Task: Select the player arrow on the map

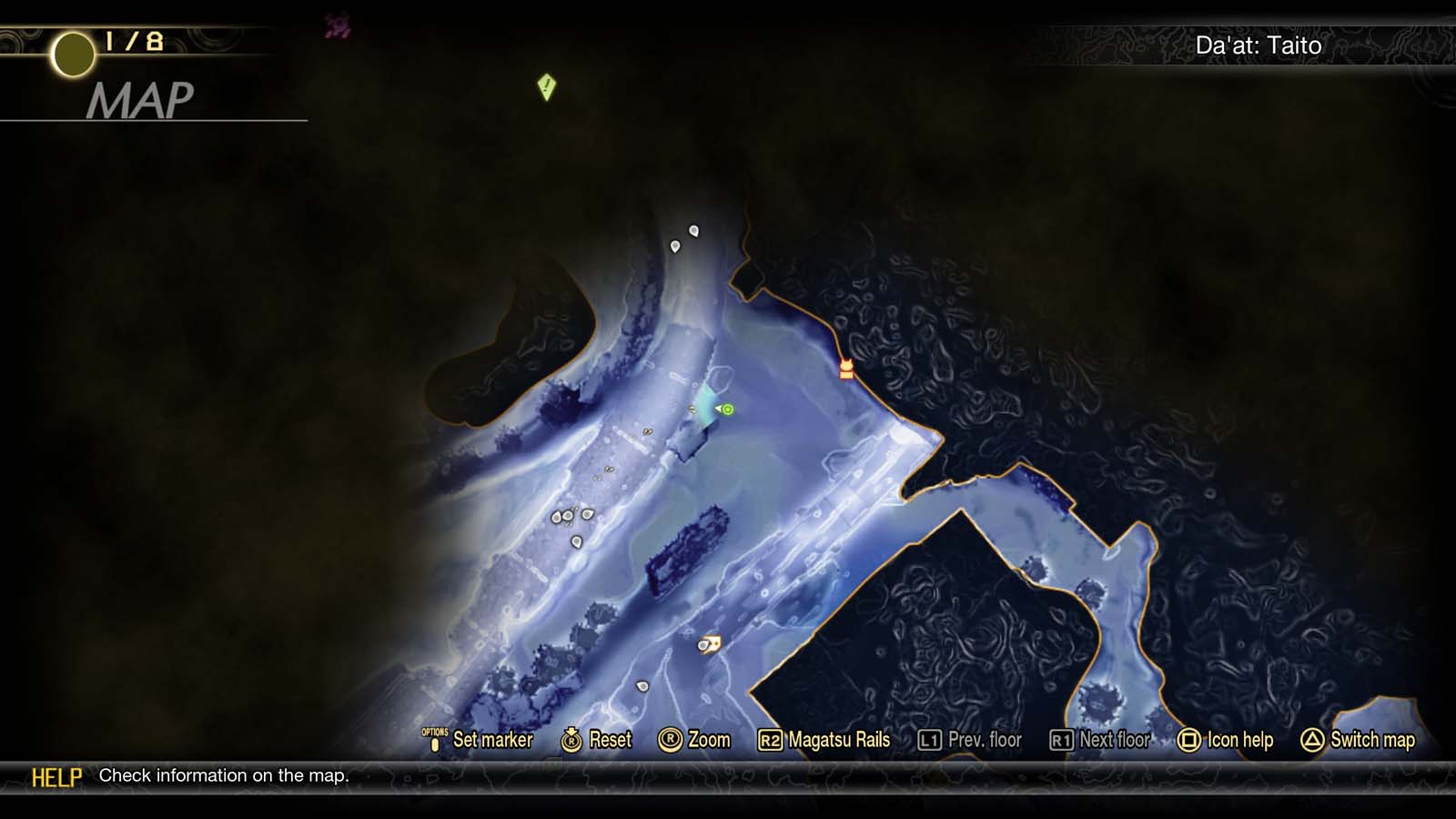Action: coord(717,410)
